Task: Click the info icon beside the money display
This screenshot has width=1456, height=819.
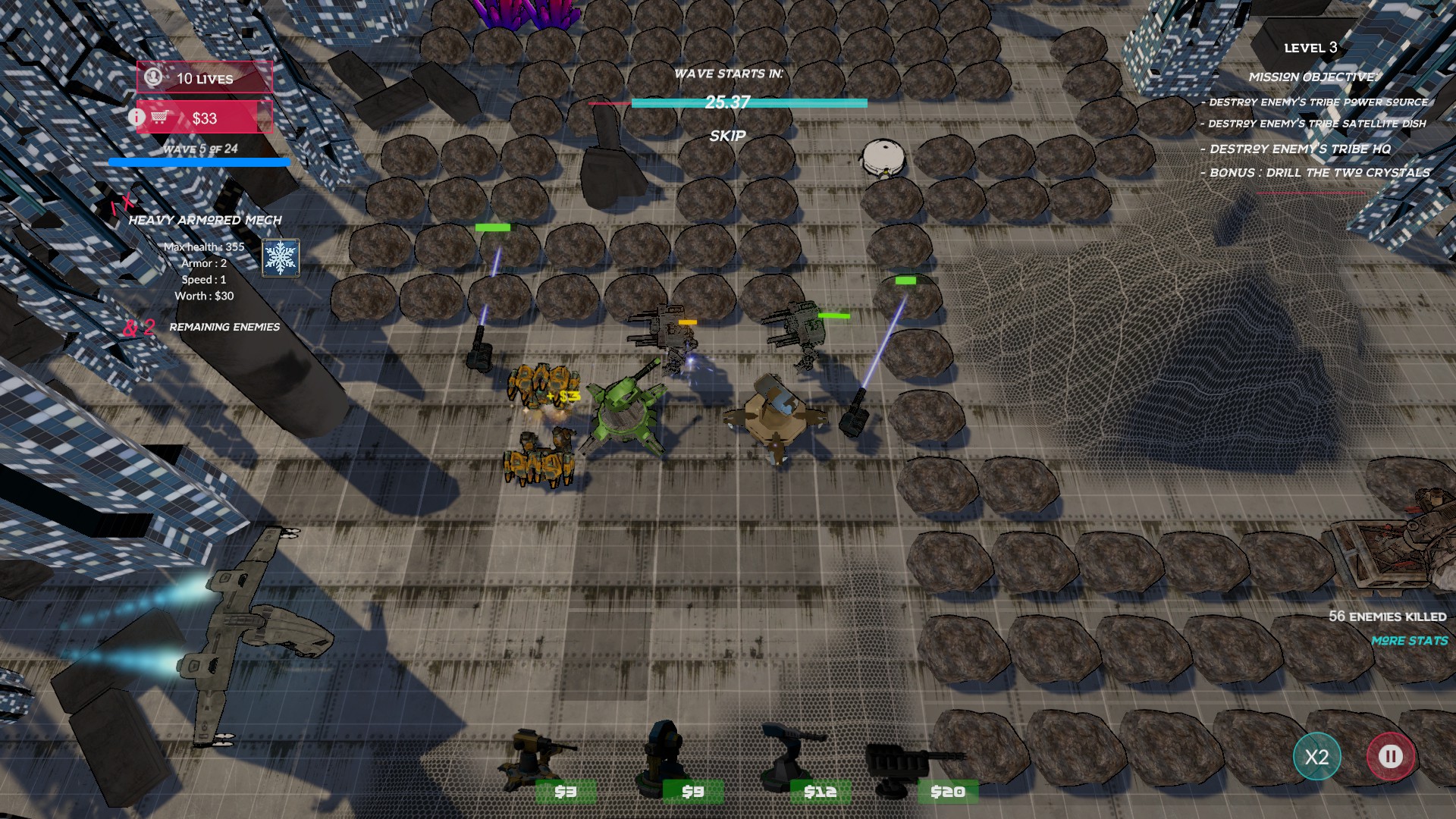Action: coord(135,118)
